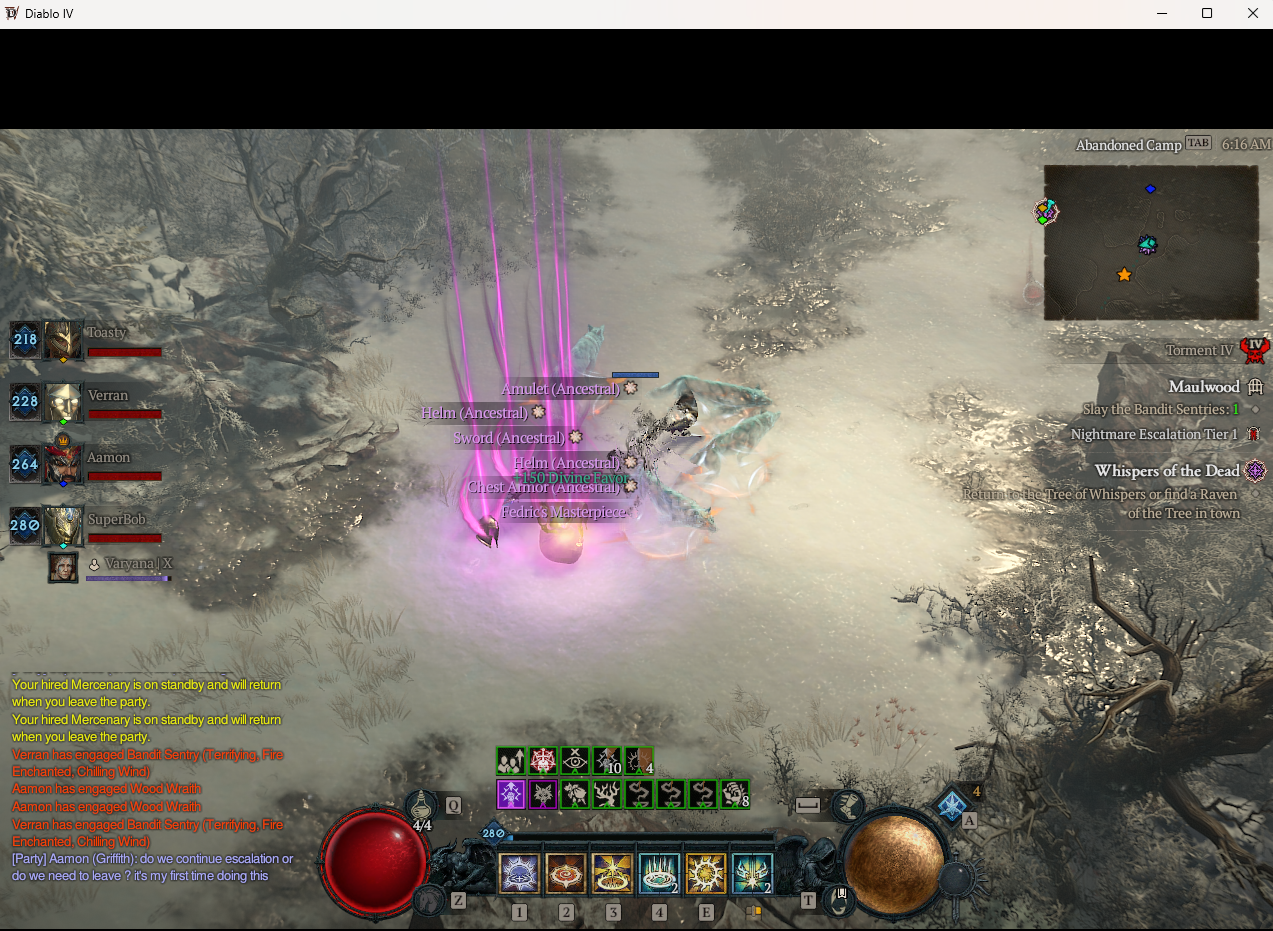This screenshot has height=931, width=1273.
Task: Open the Whispers of the Dead quest tracker
Action: click(x=1167, y=471)
